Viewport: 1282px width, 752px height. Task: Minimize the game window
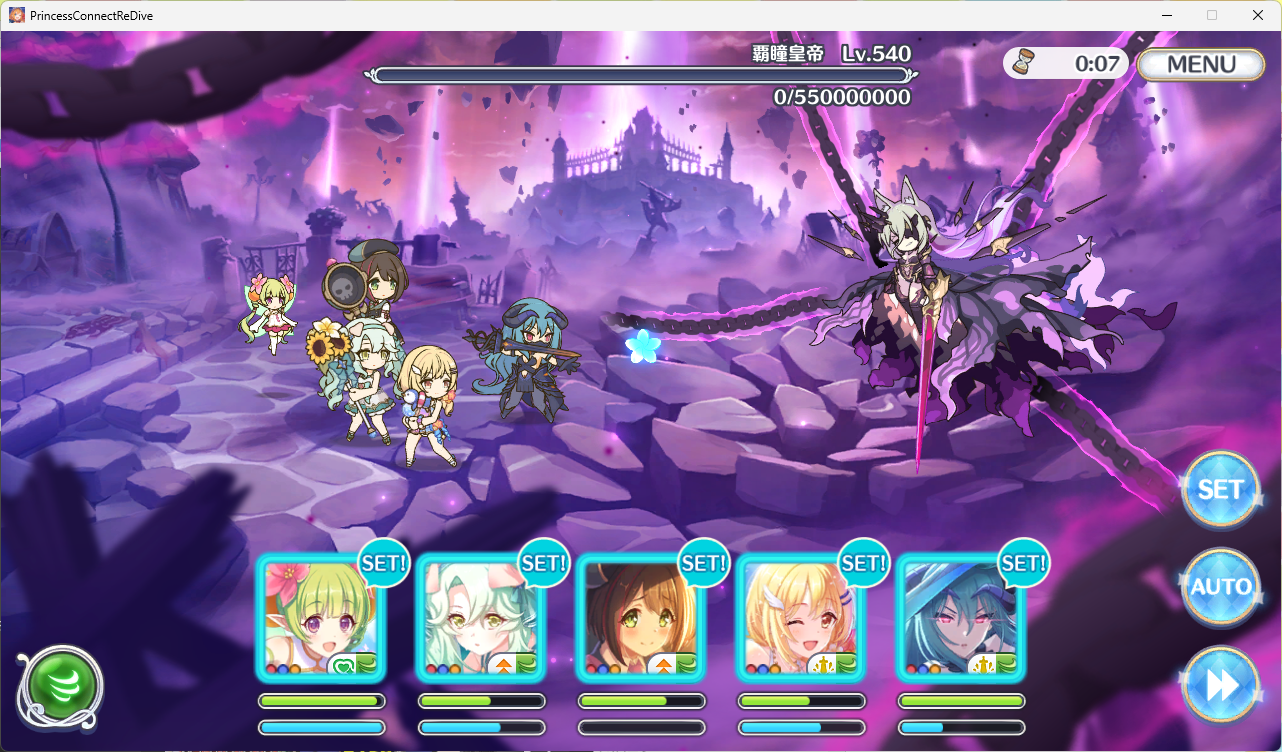click(x=1166, y=15)
